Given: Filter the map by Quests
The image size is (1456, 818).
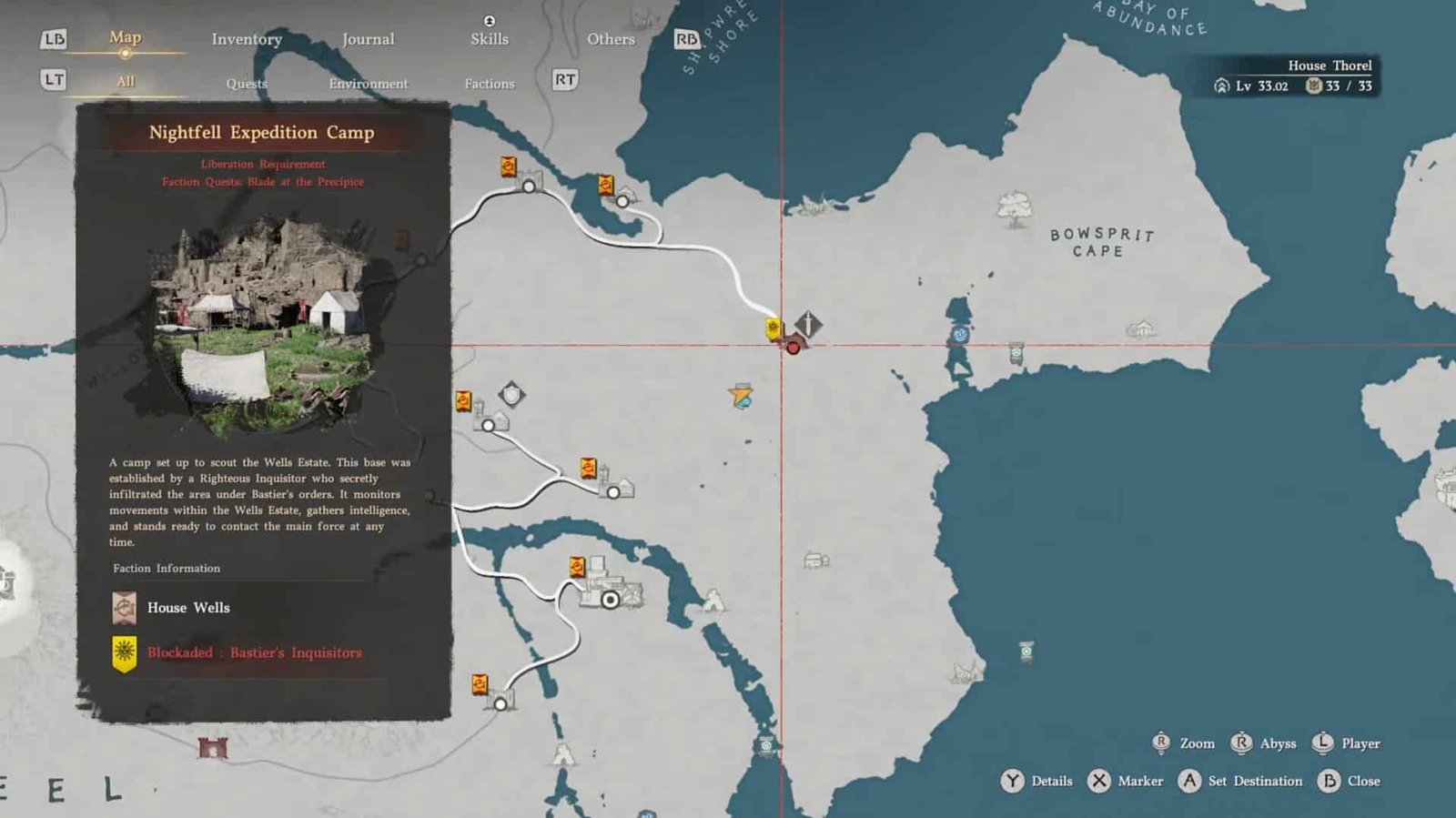Looking at the screenshot, I should (247, 84).
